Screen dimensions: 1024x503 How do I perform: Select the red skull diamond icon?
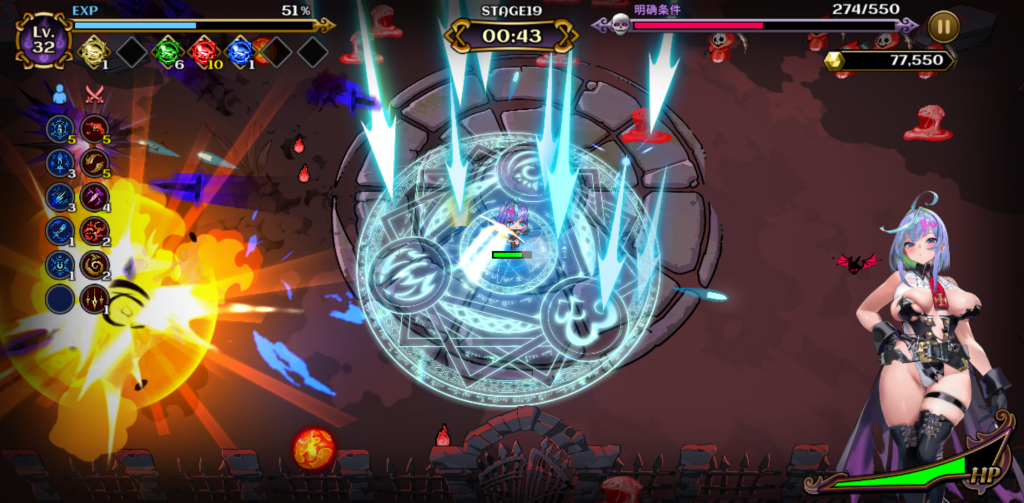point(204,51)
